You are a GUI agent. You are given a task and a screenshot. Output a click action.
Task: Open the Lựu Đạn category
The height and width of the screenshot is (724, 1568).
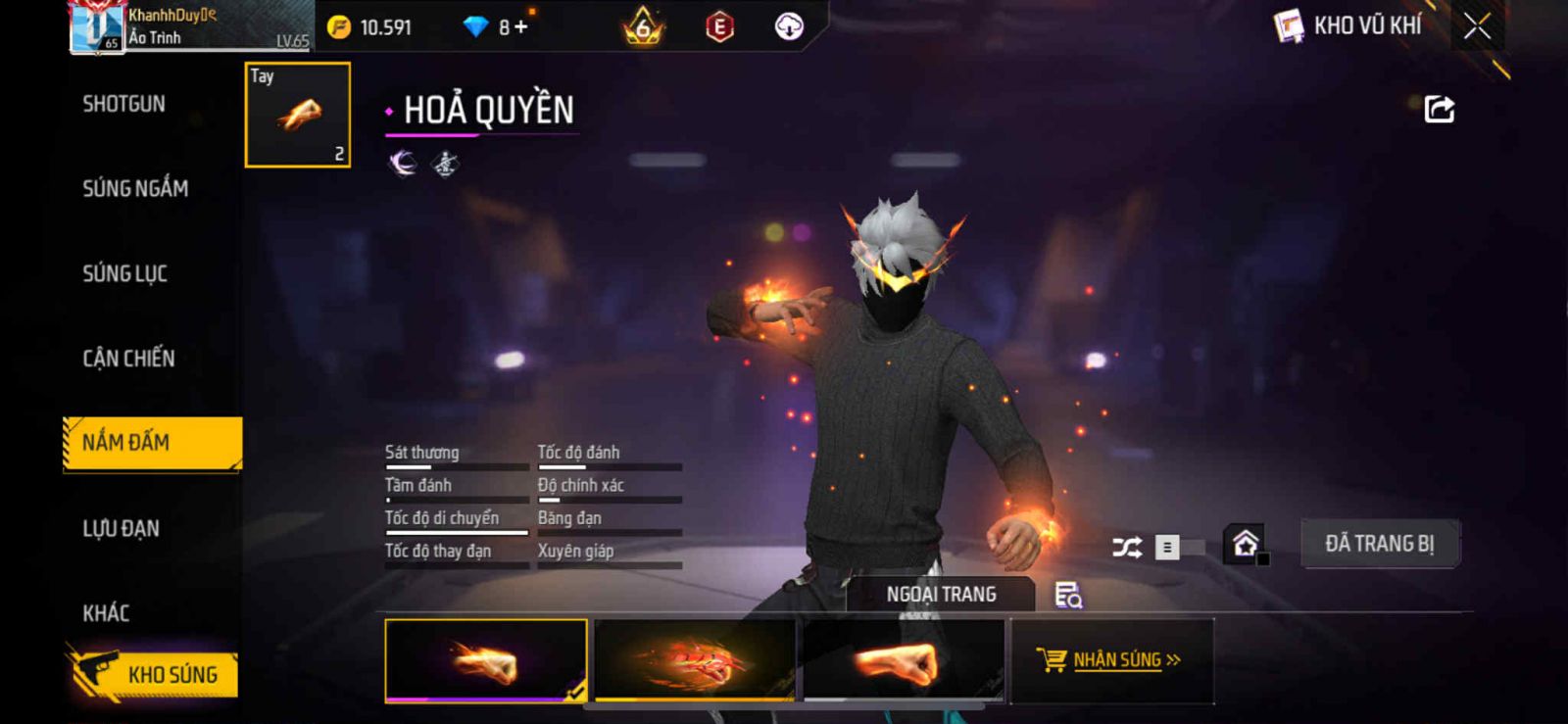click(121, 529)
